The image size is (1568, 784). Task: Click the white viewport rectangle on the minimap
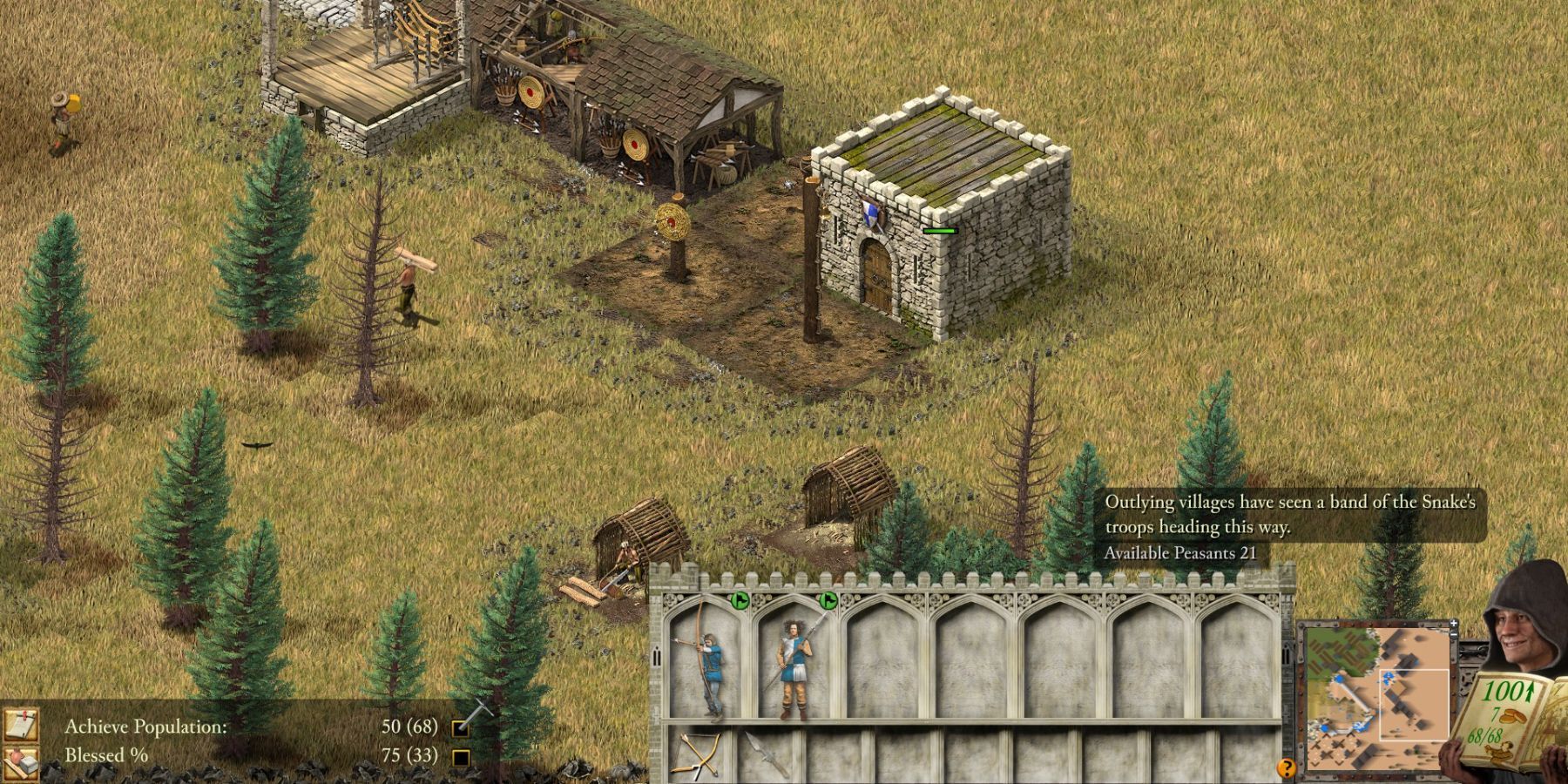(x=1415, y=703)
